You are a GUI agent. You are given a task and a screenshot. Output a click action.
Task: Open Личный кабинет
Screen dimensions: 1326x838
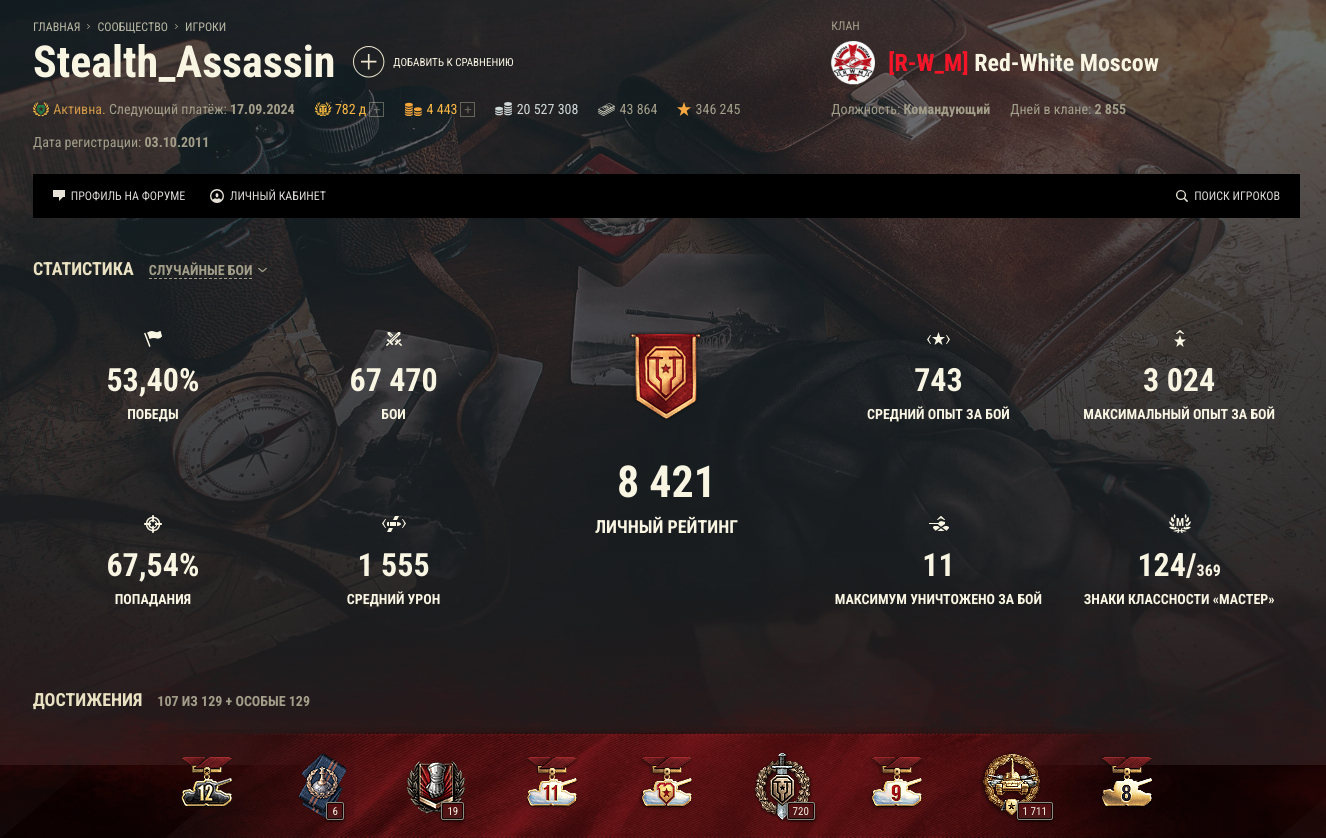click(x=268, y=196)
